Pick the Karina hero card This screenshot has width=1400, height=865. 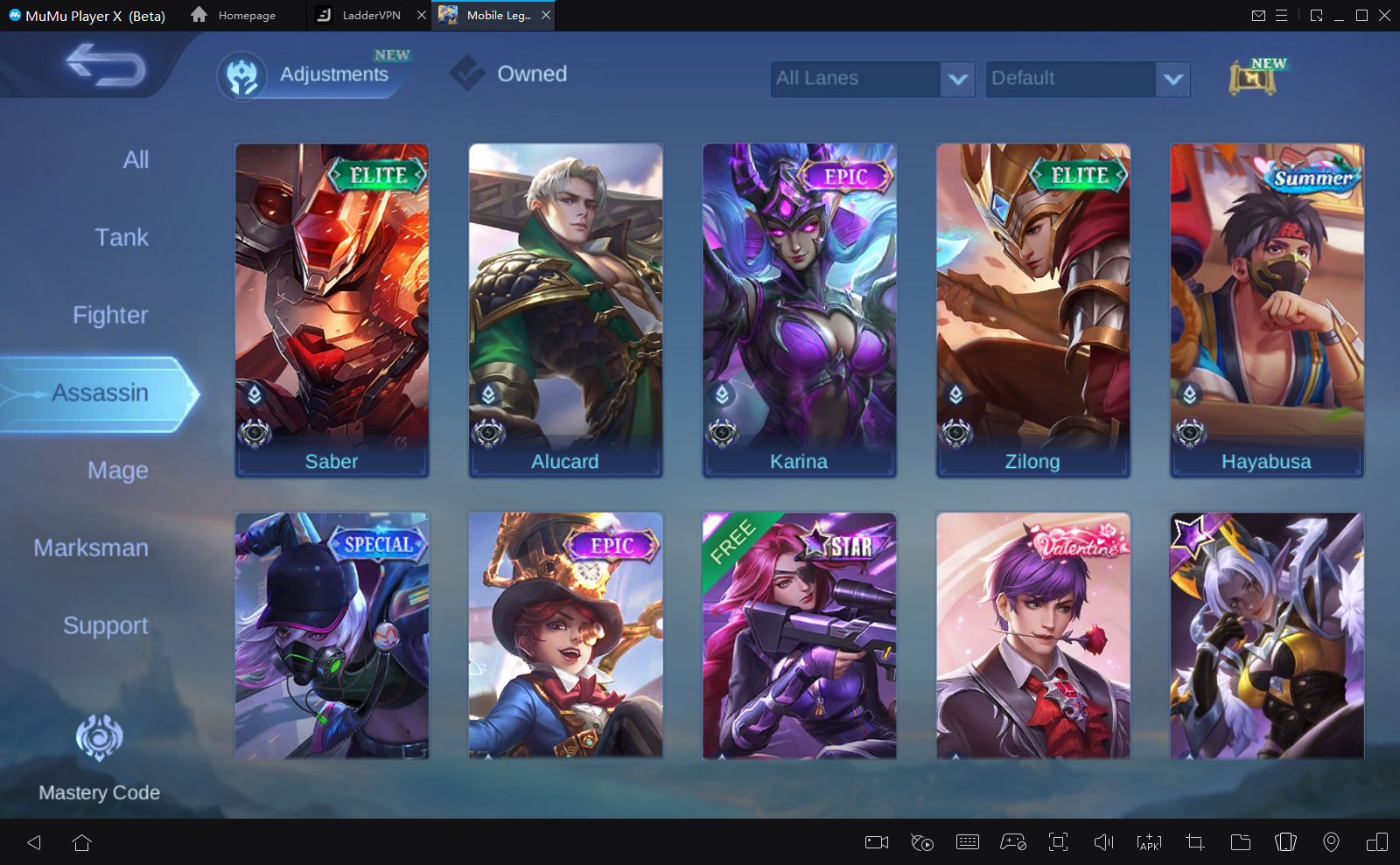tap(799, 310)
